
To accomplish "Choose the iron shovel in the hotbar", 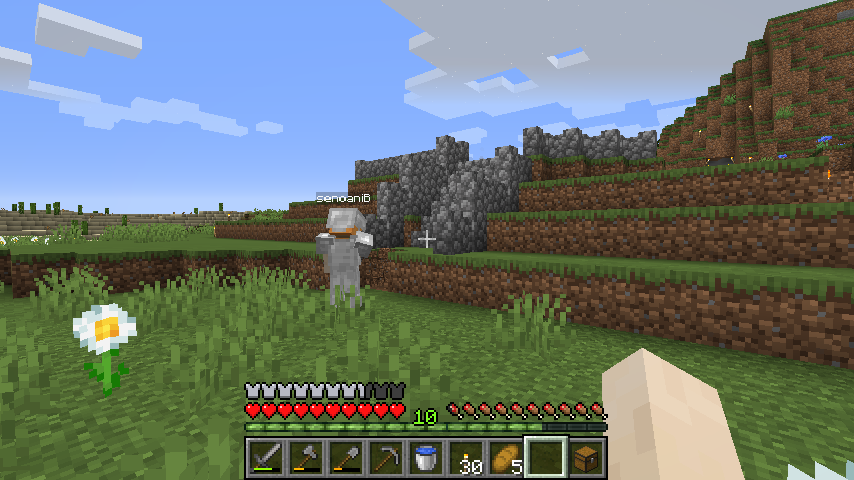I will [345, 458].
